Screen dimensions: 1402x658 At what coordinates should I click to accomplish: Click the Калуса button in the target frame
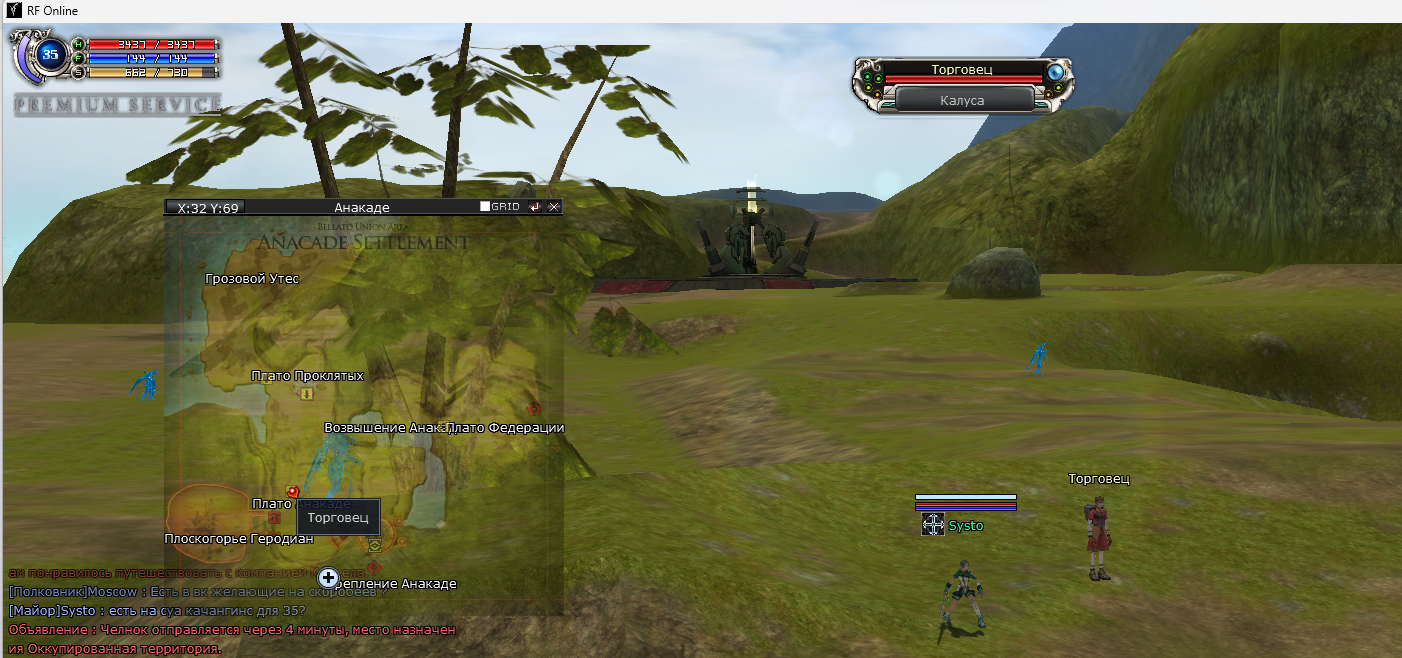(963, 100)
